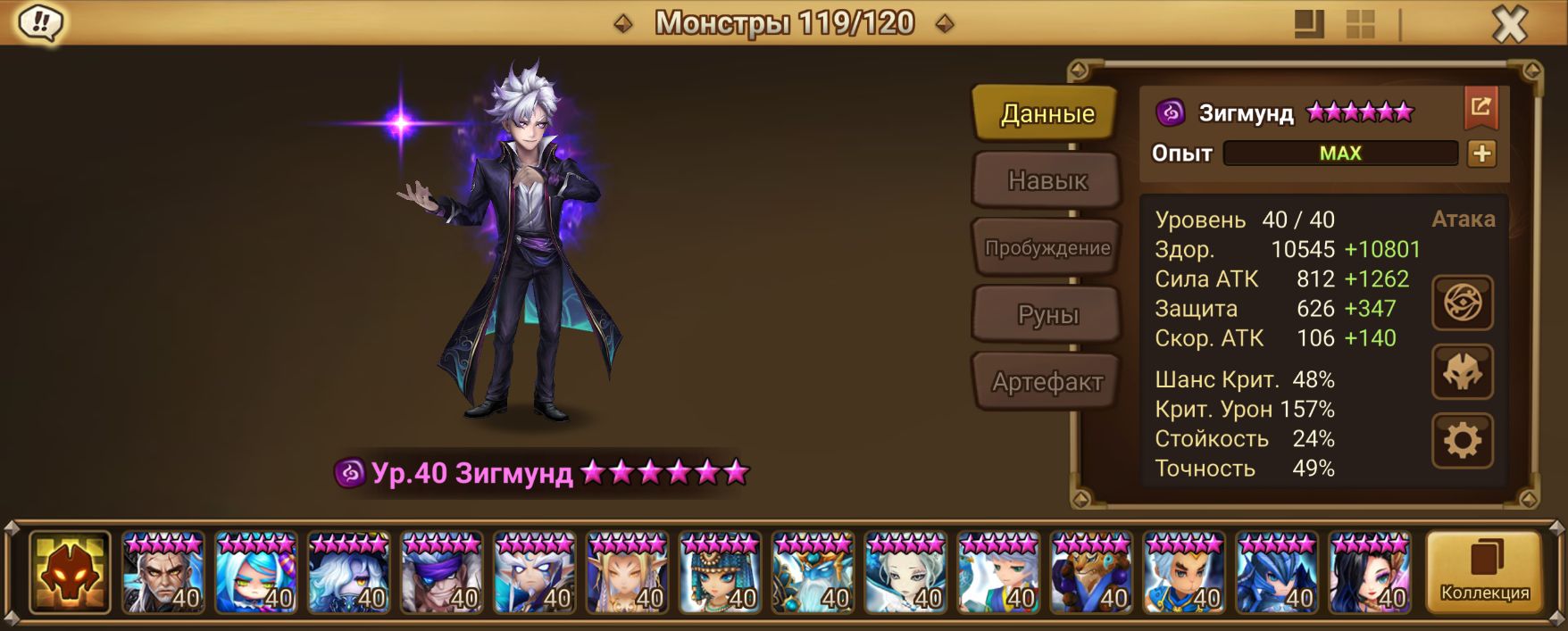Switch to the Данные tab

[1047, 113]
